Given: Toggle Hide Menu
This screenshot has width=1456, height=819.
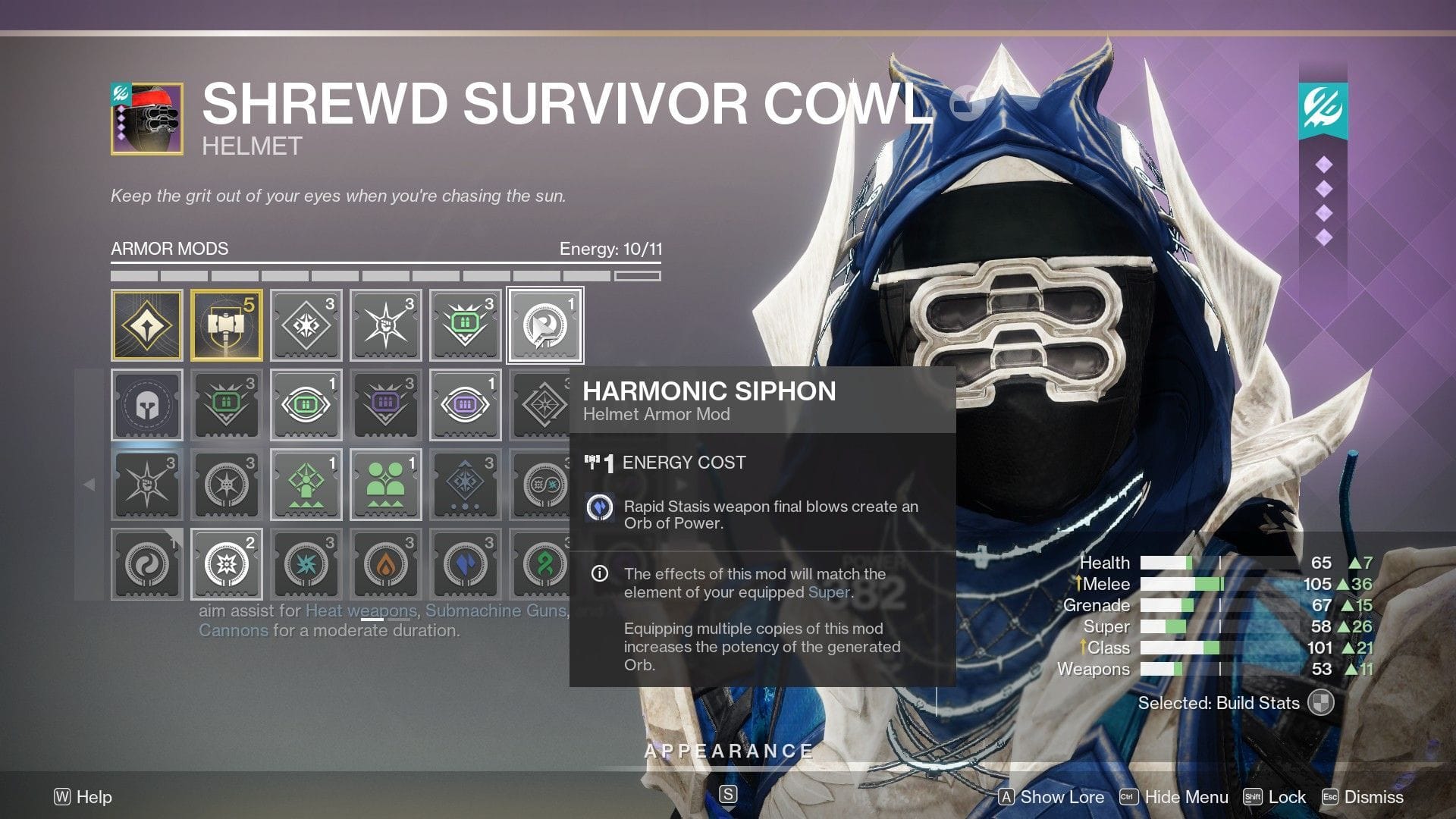Looking at the screenshot, I should (x=1187, y=797).
